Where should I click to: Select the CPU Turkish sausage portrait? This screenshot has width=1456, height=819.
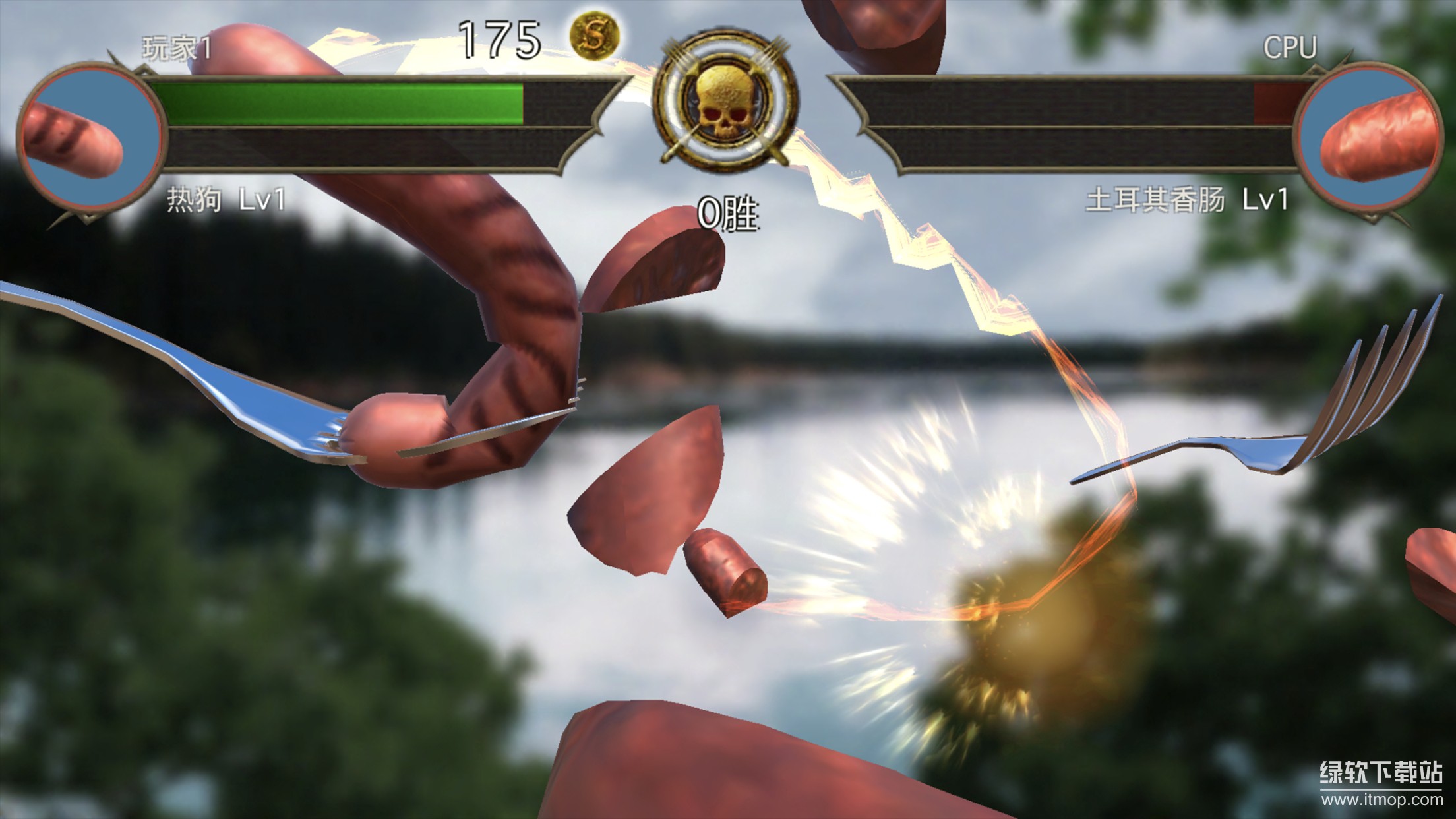1366,138
